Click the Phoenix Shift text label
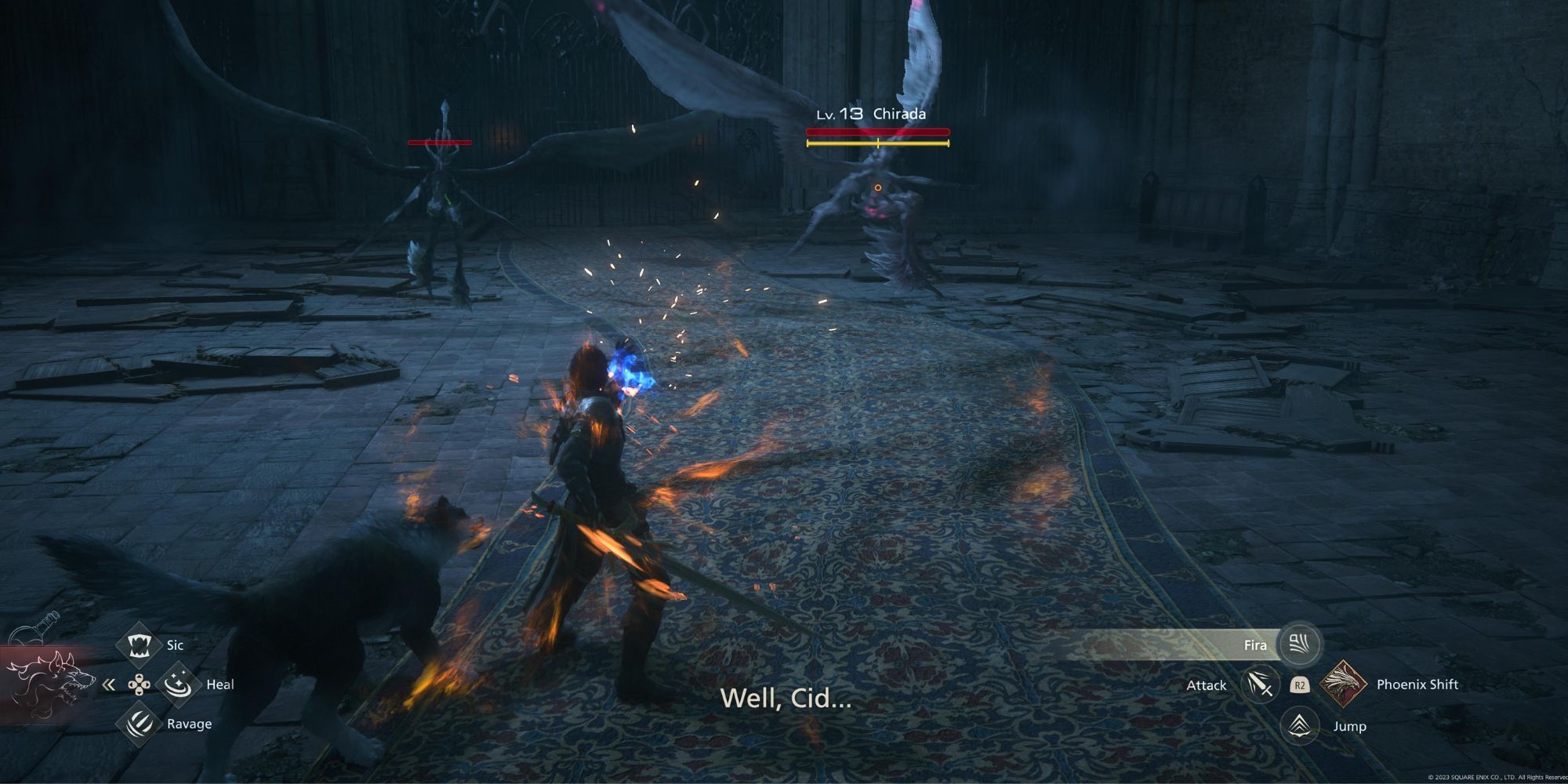Image resolution: width=1568 pixels, height=784 pixels. tap(1417, 685)
